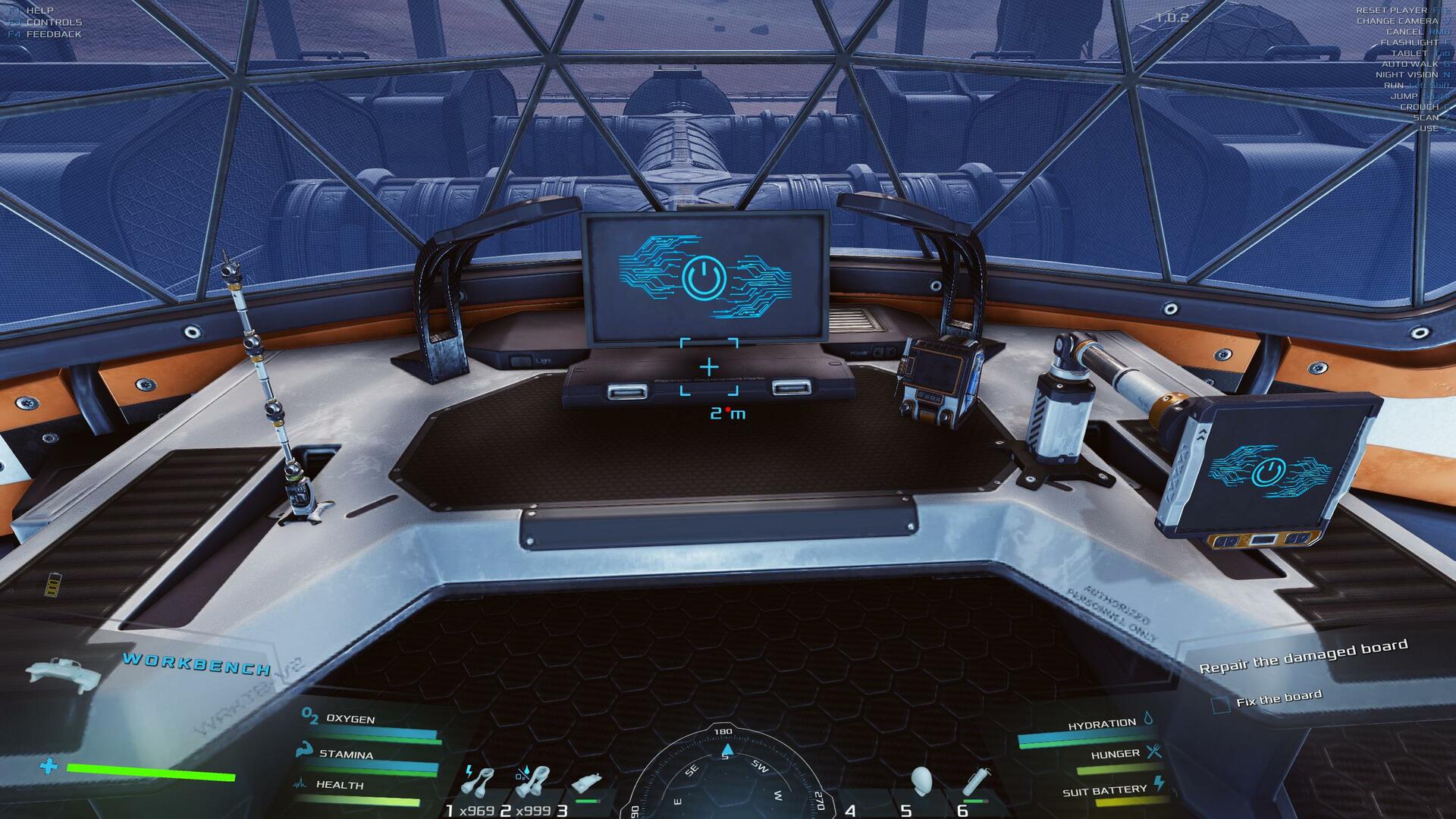Tick the "Fix the board" objective checkbox
1456x819 pixels.
(1220, 705)
